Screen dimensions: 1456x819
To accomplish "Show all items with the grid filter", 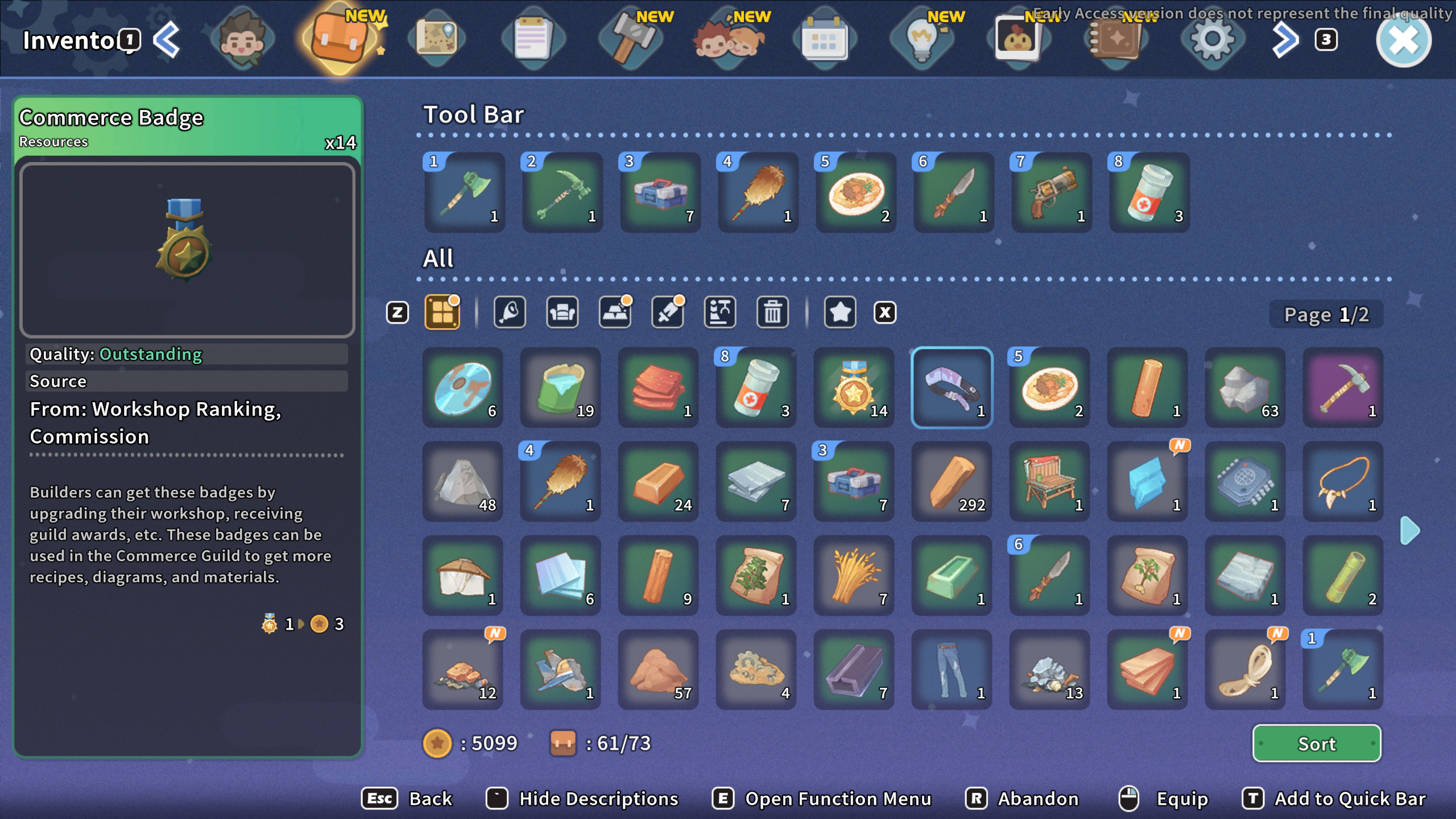I will click(442, 312).
